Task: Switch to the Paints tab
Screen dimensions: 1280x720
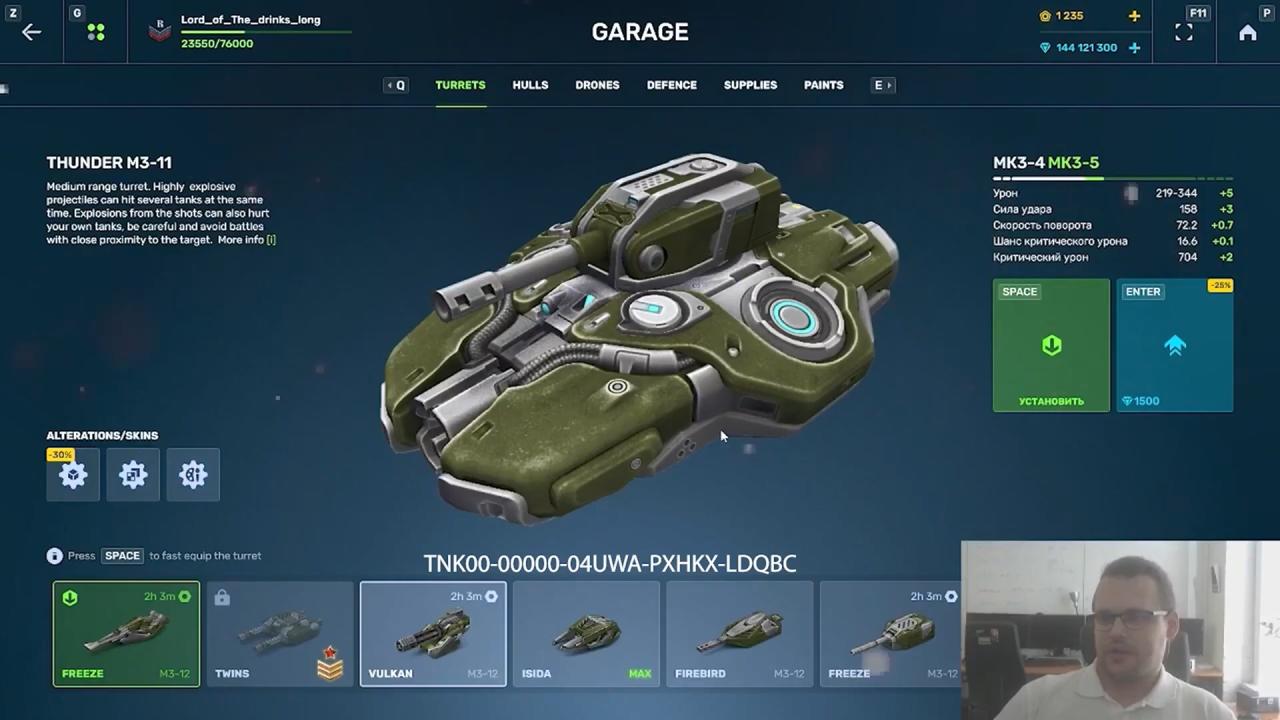Action: (823, 85)
